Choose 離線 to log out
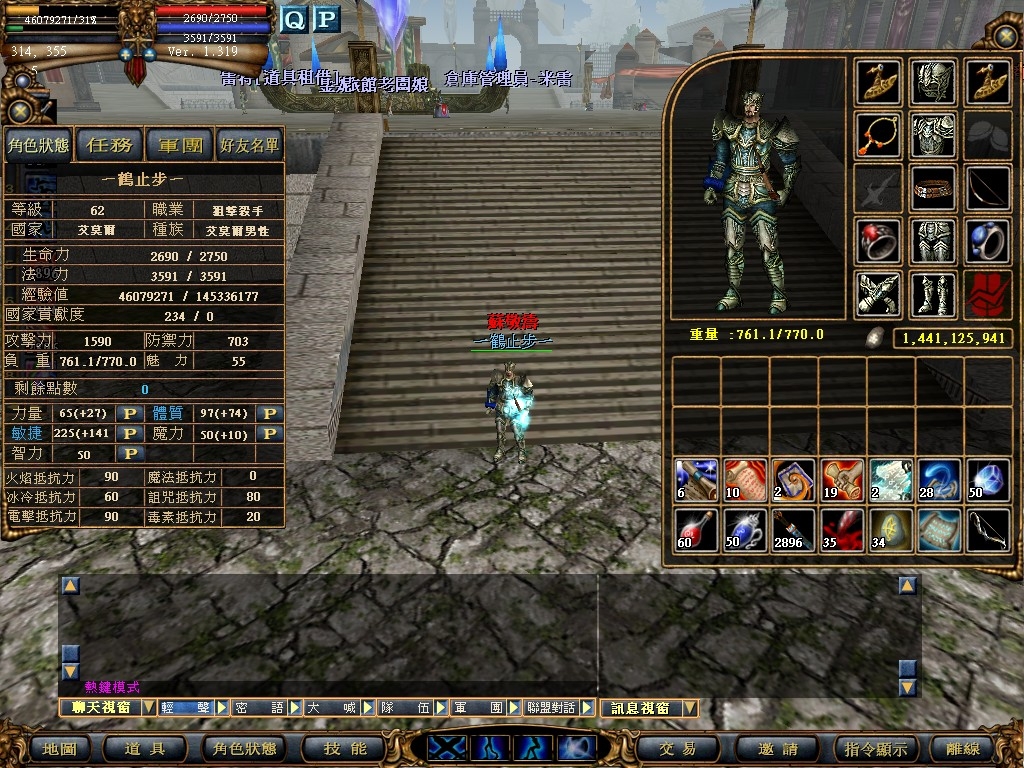 pyautogui.click(x=963, y=748)
